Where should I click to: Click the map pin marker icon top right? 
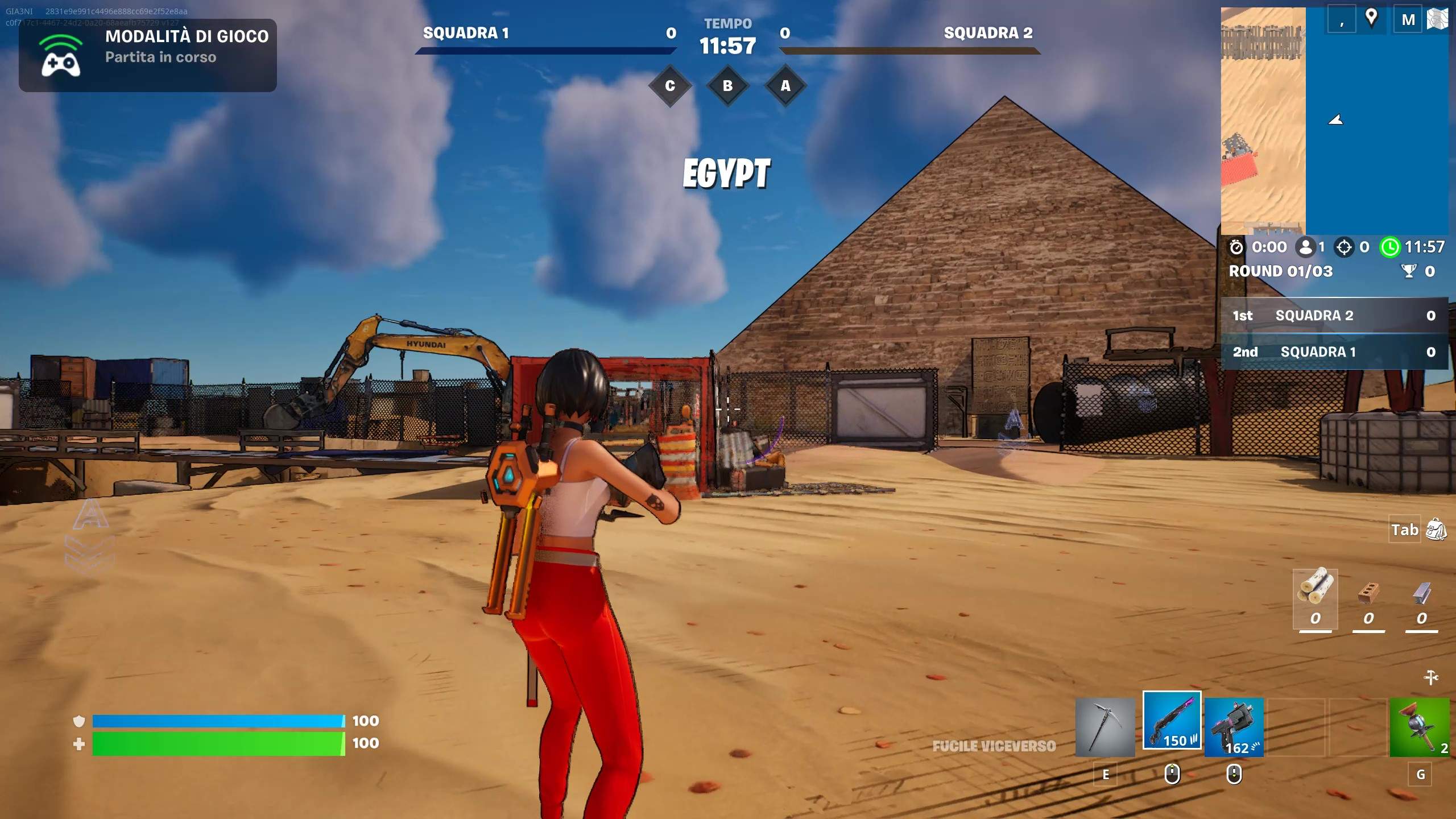click(x=1371, y=19)
